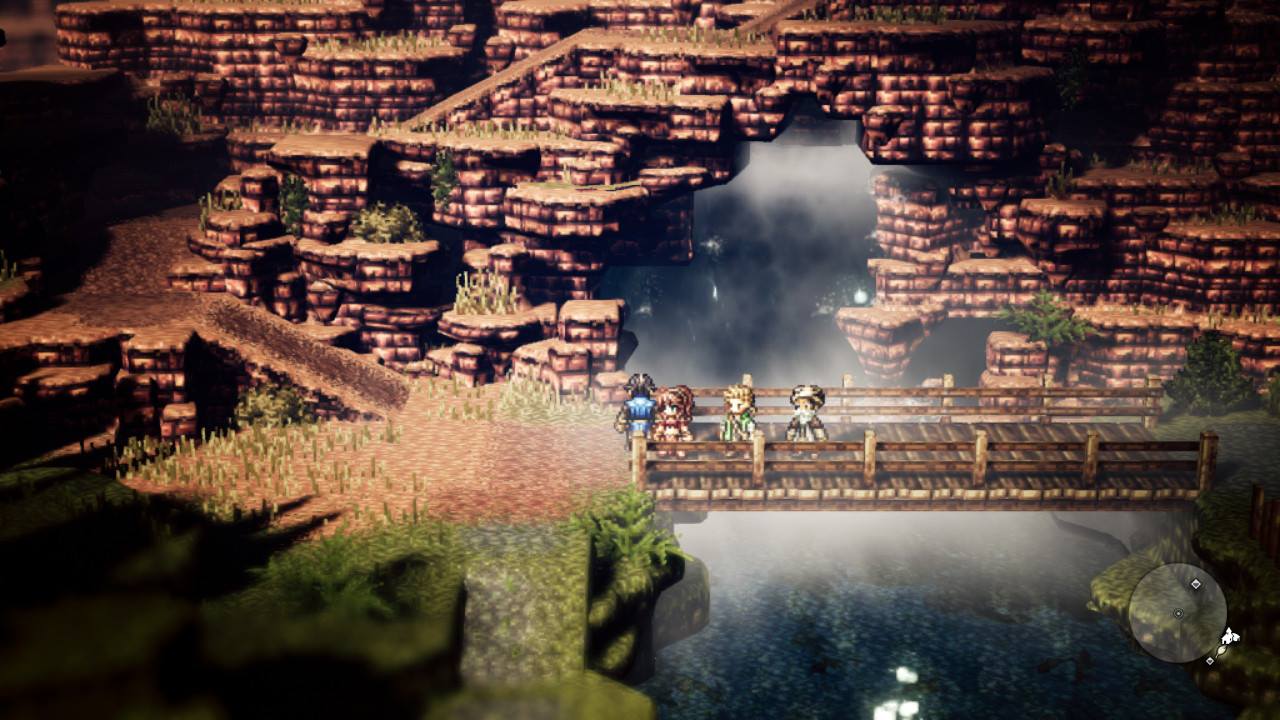Click the circular minimap radar
The image size is (1280, 720).
[x=1177, y=613]
